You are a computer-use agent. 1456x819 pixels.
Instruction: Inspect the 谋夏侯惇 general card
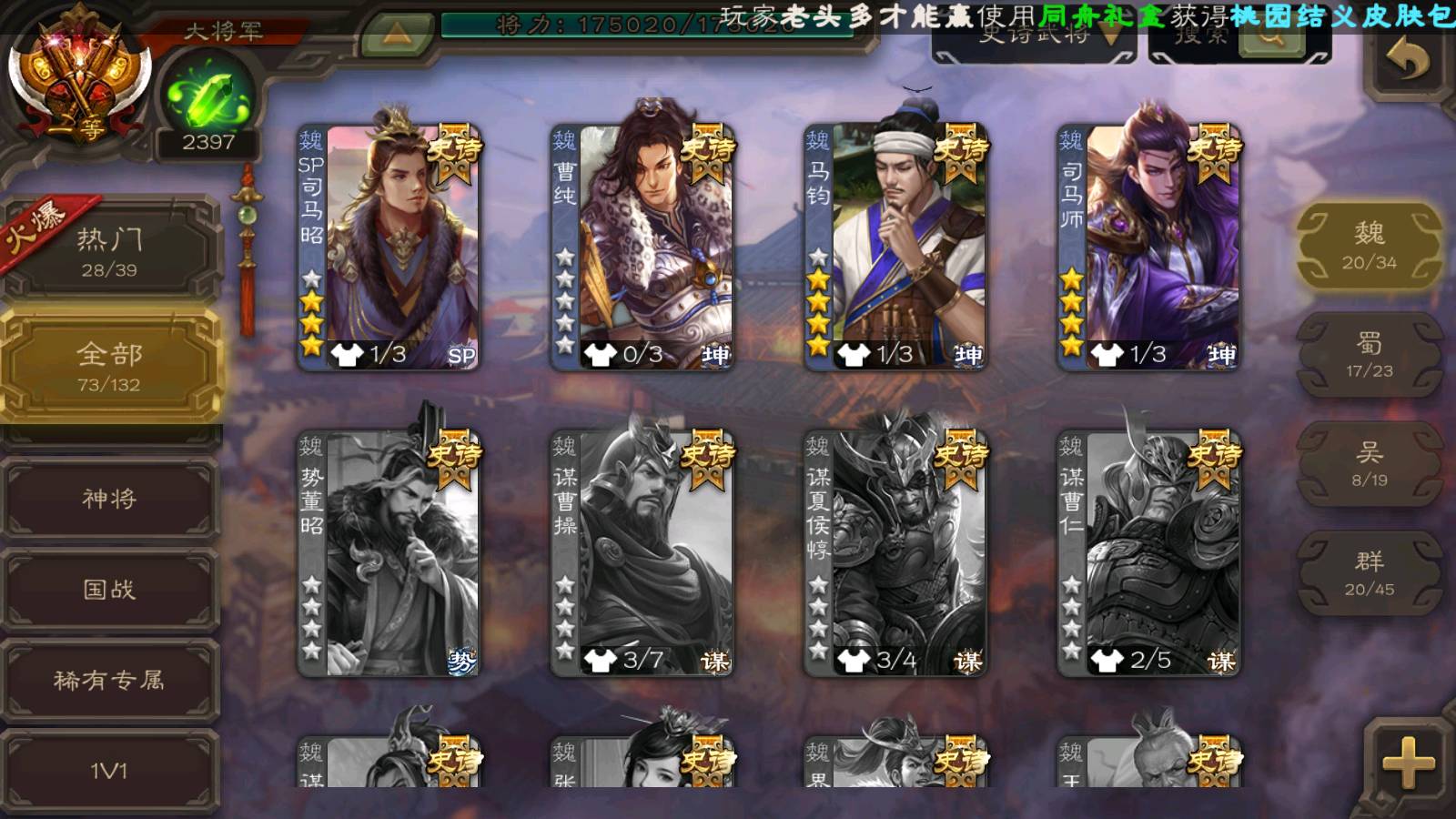[x=895, y=553]
